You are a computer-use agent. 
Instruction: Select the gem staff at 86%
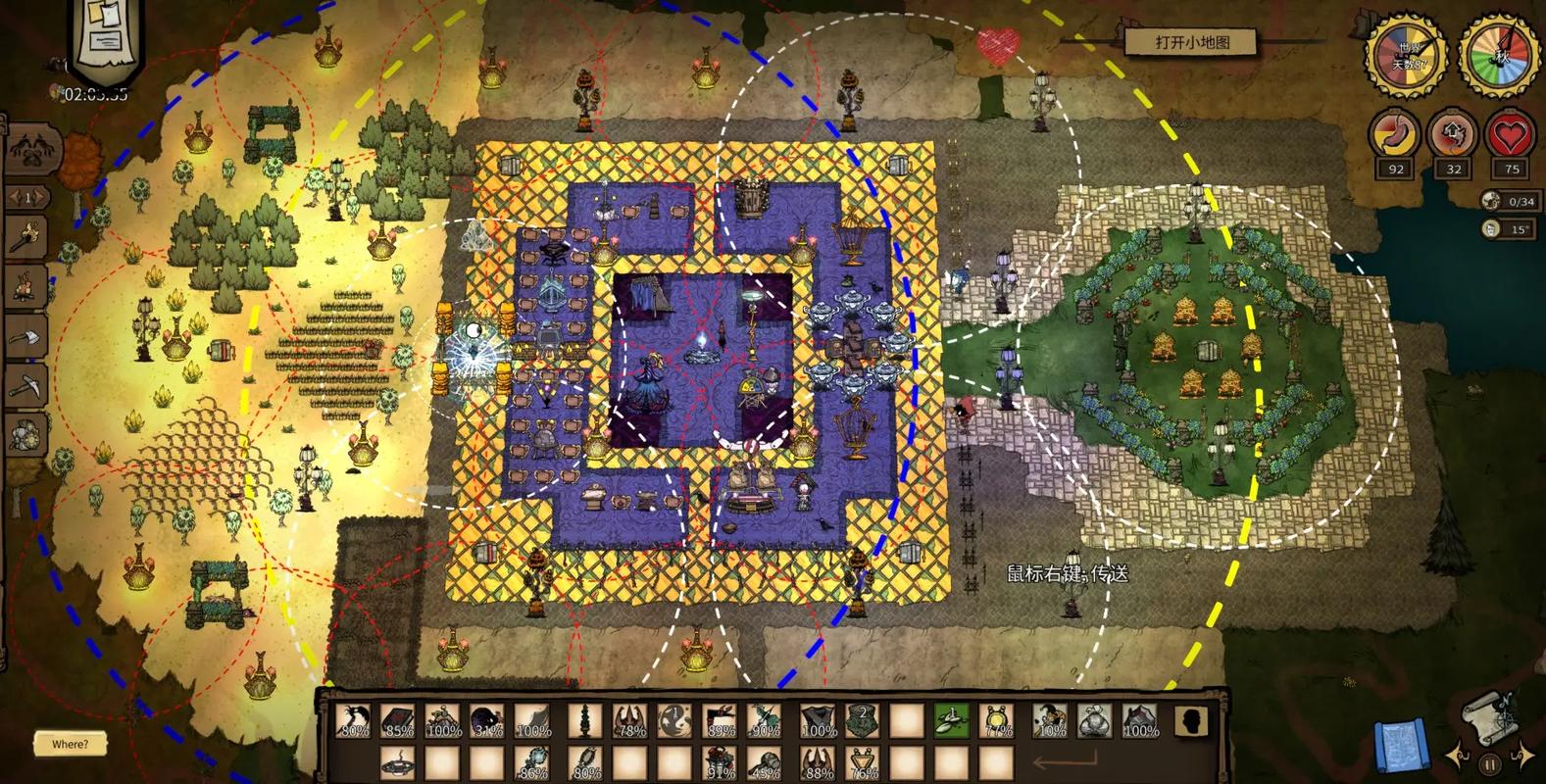coord(535,763)
